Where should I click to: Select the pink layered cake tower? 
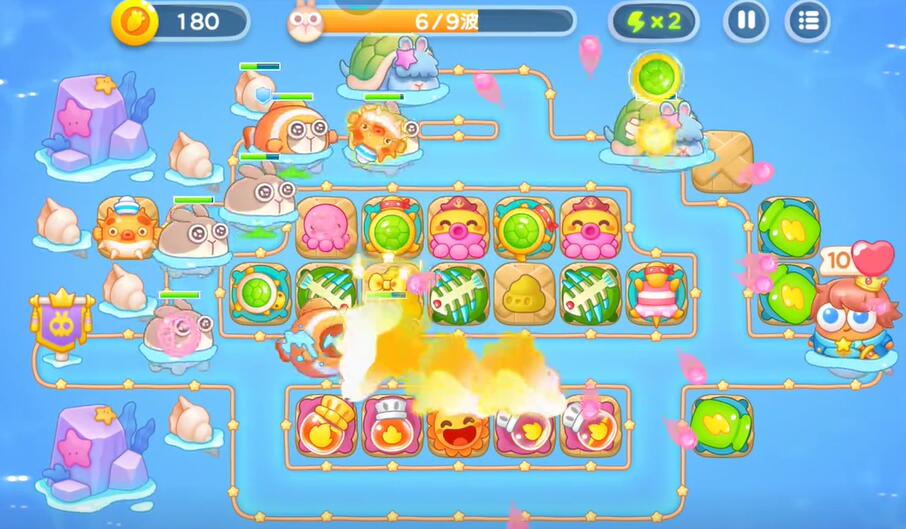[657, 294]
